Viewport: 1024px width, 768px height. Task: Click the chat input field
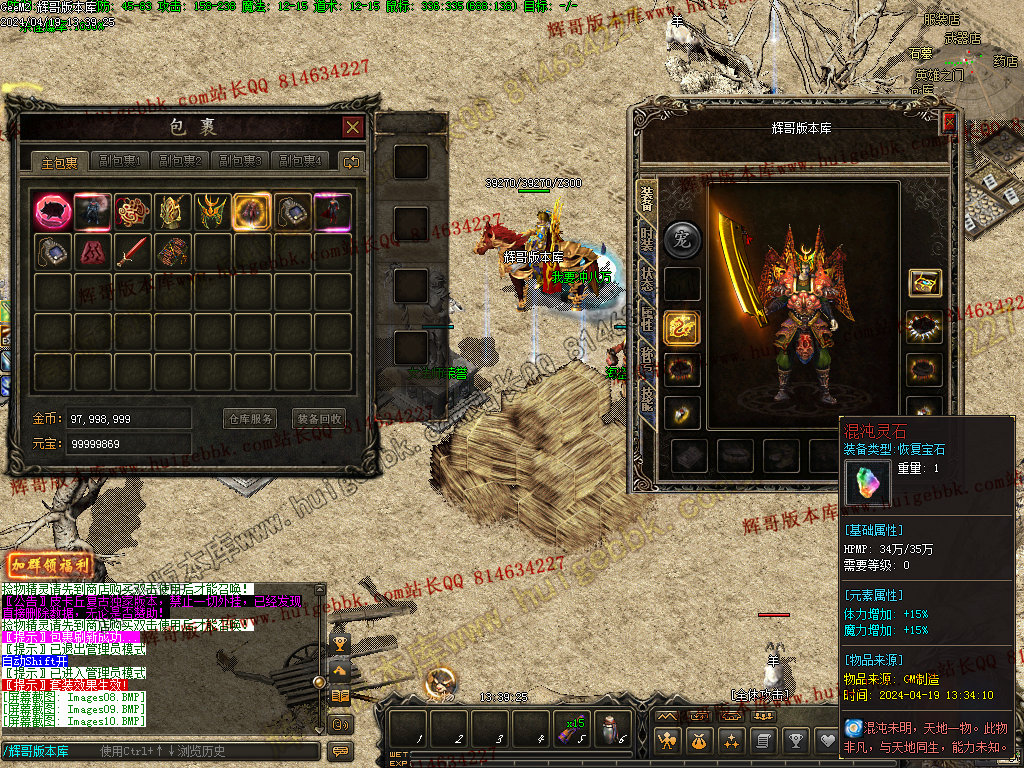click(x=160, y=751)
